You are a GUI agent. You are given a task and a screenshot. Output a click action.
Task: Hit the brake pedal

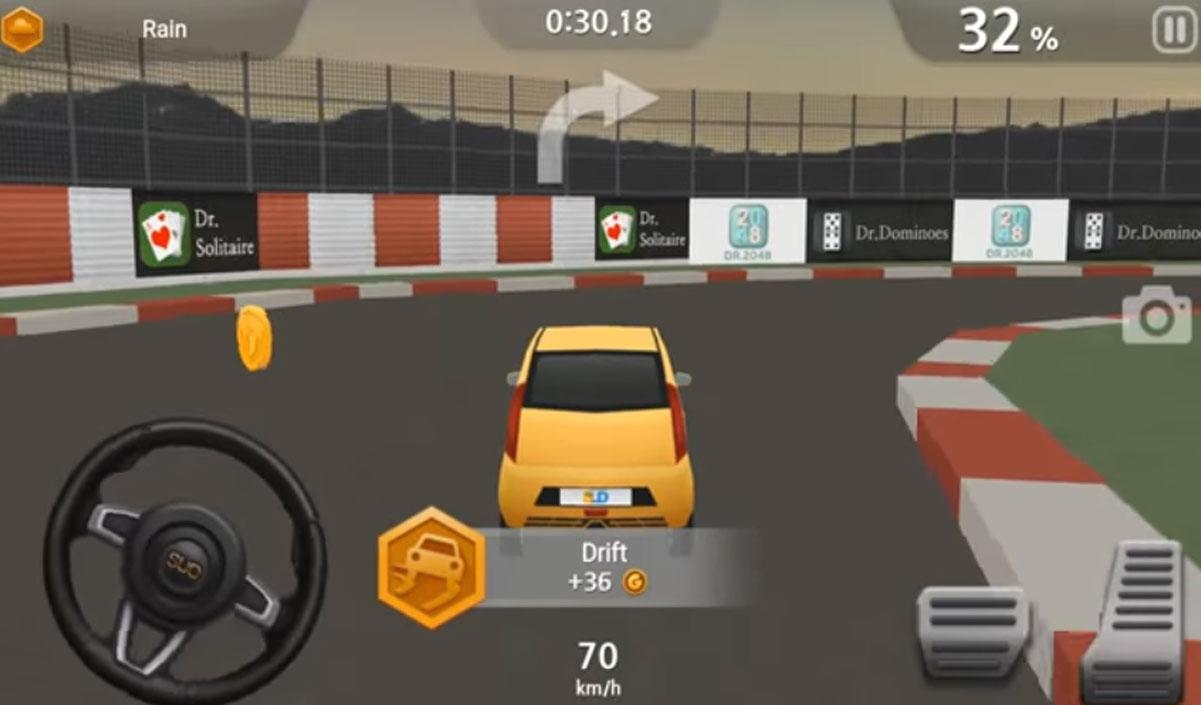pyautogui.click(x=973, y=630)
